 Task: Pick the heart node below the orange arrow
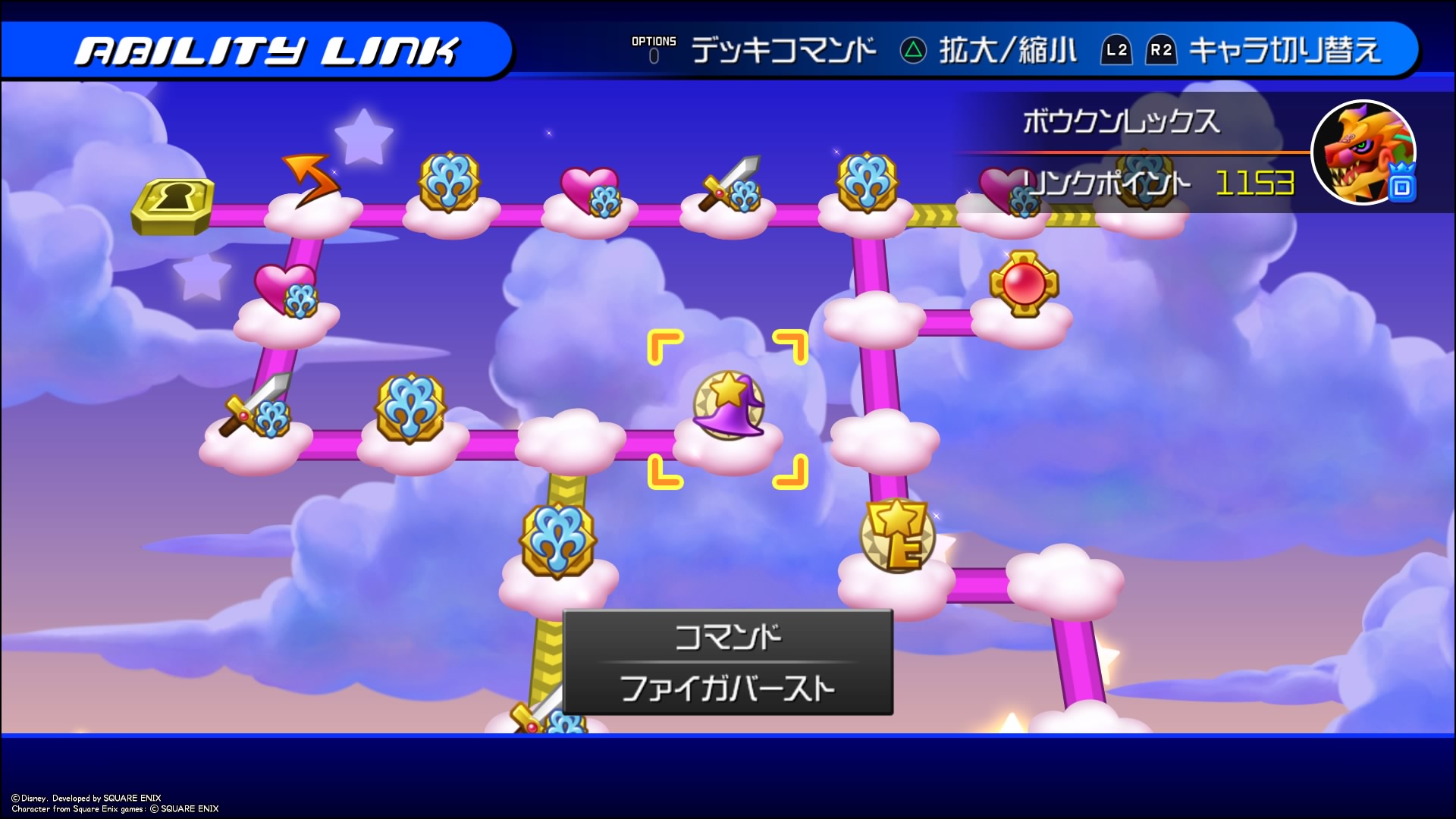[x=287, y=290]
